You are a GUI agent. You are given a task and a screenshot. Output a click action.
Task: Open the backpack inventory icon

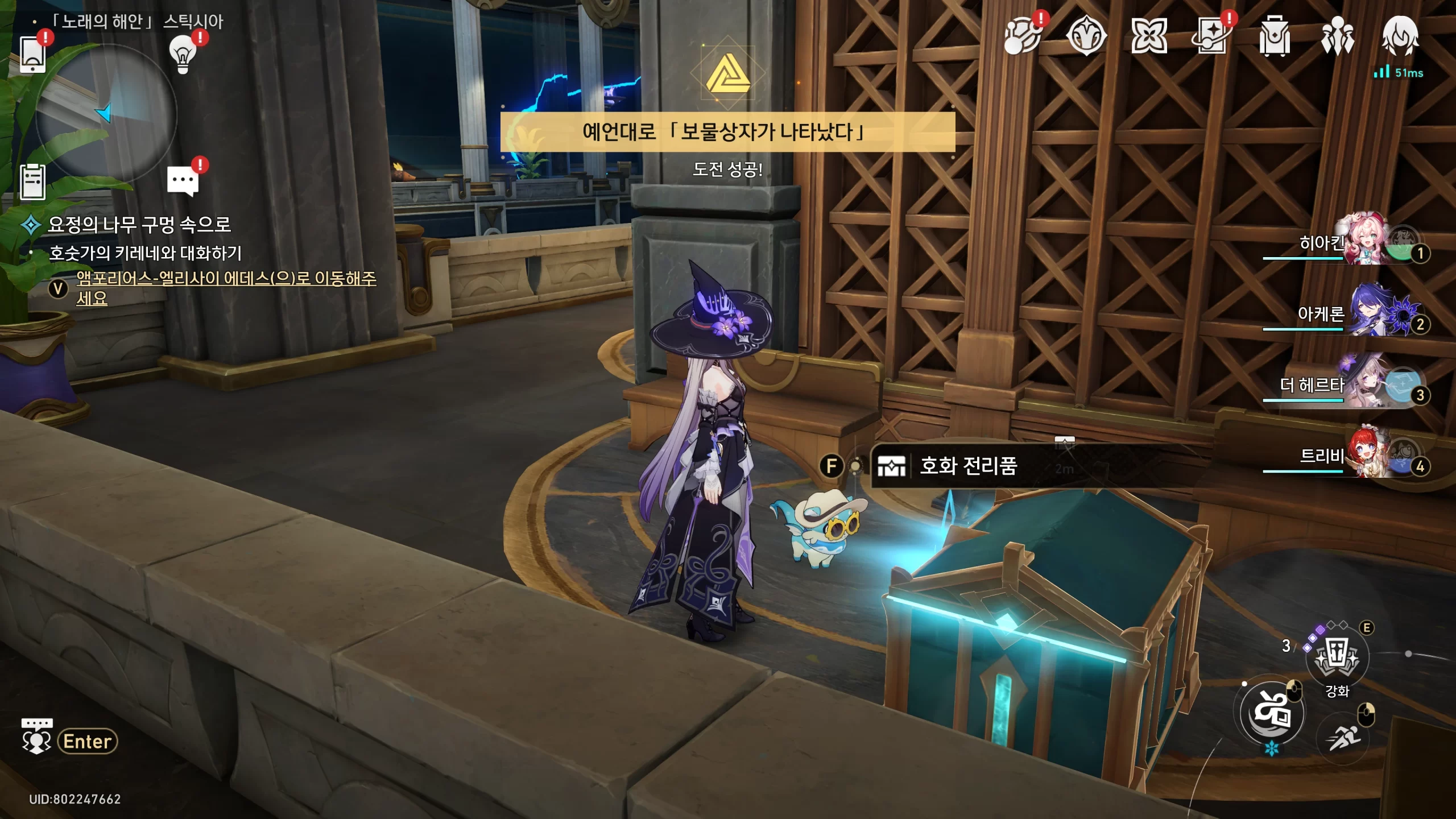[1274, 36]
